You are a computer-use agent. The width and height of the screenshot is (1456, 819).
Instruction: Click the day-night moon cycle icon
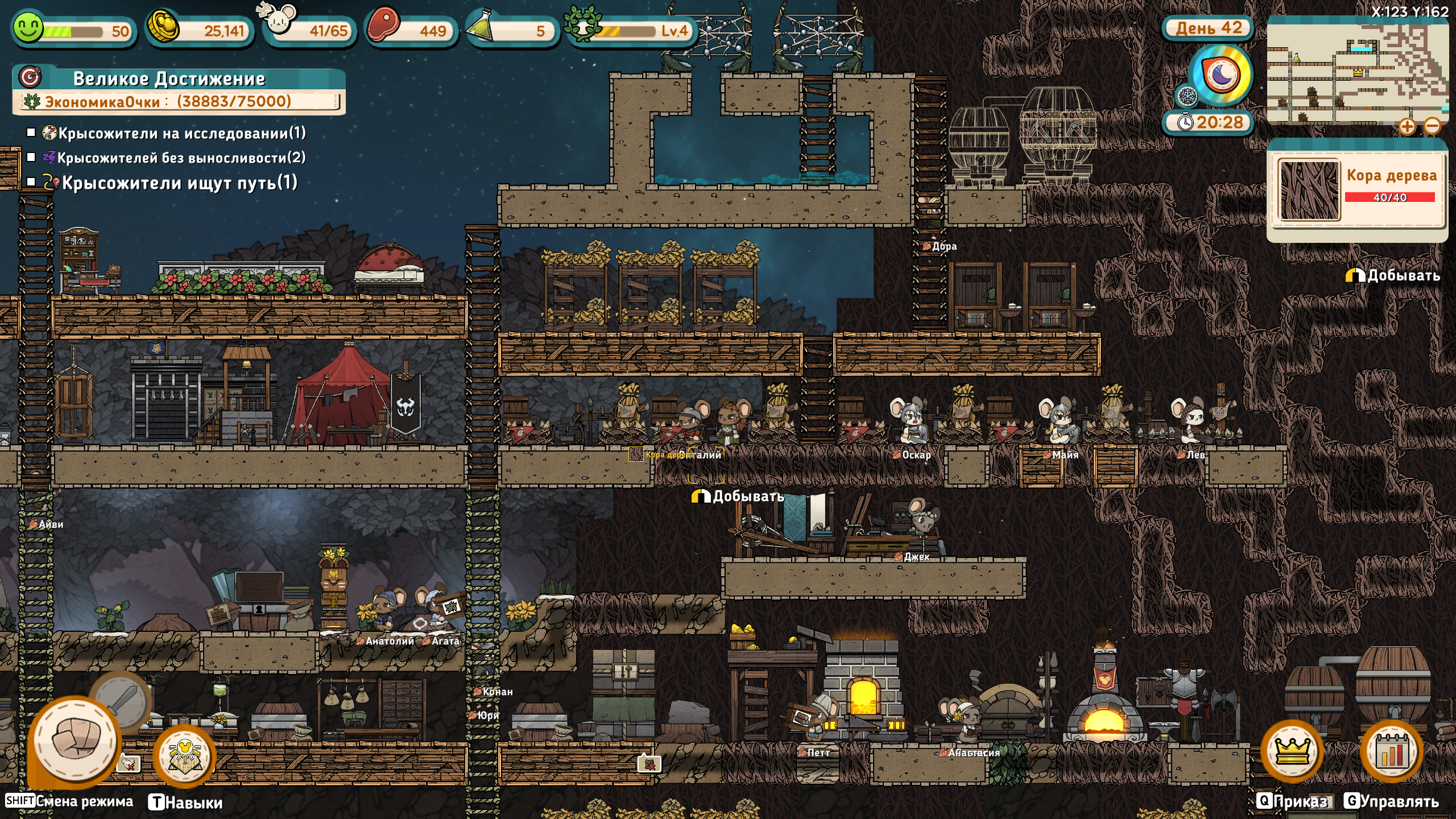tap(1222, 75)
